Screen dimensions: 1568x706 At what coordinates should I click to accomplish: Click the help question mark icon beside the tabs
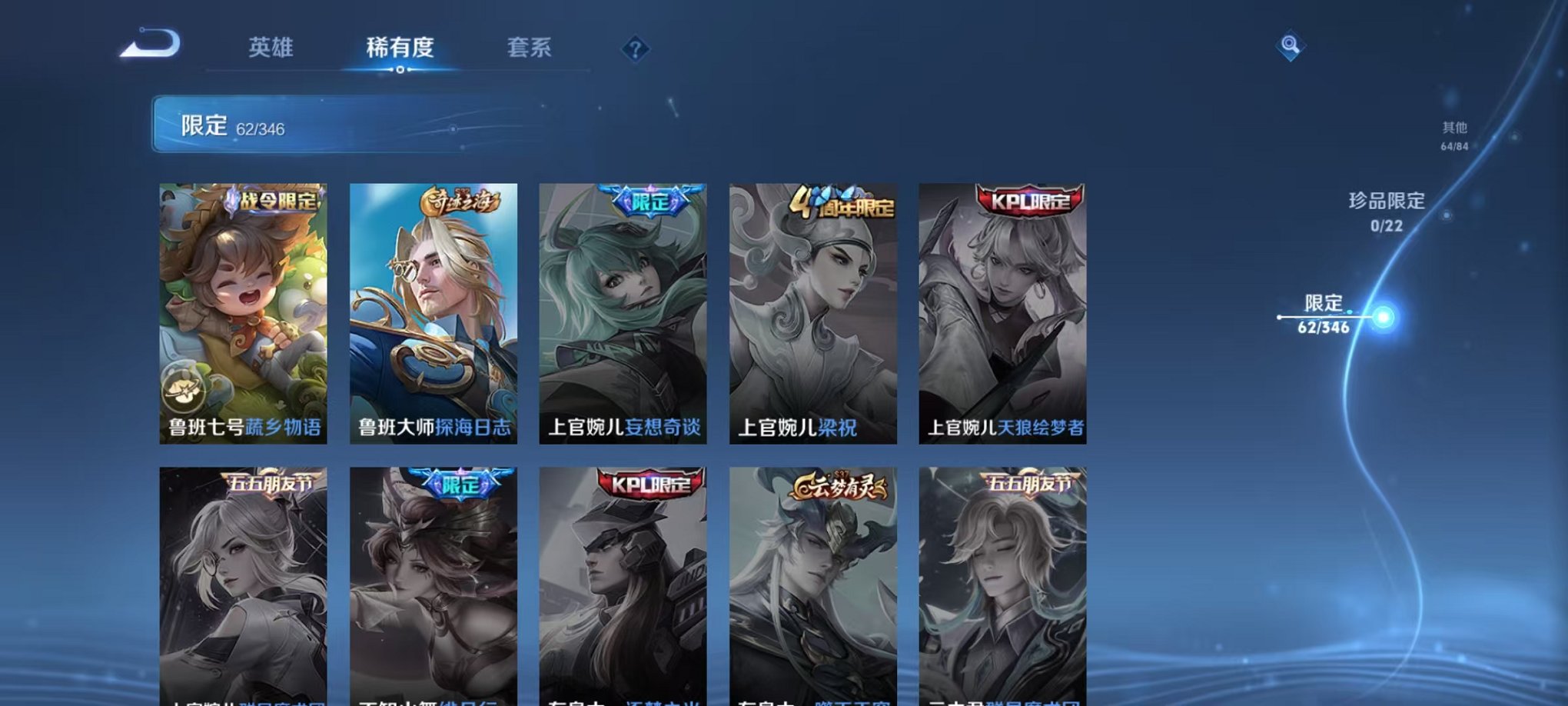[x=633, y=49]
